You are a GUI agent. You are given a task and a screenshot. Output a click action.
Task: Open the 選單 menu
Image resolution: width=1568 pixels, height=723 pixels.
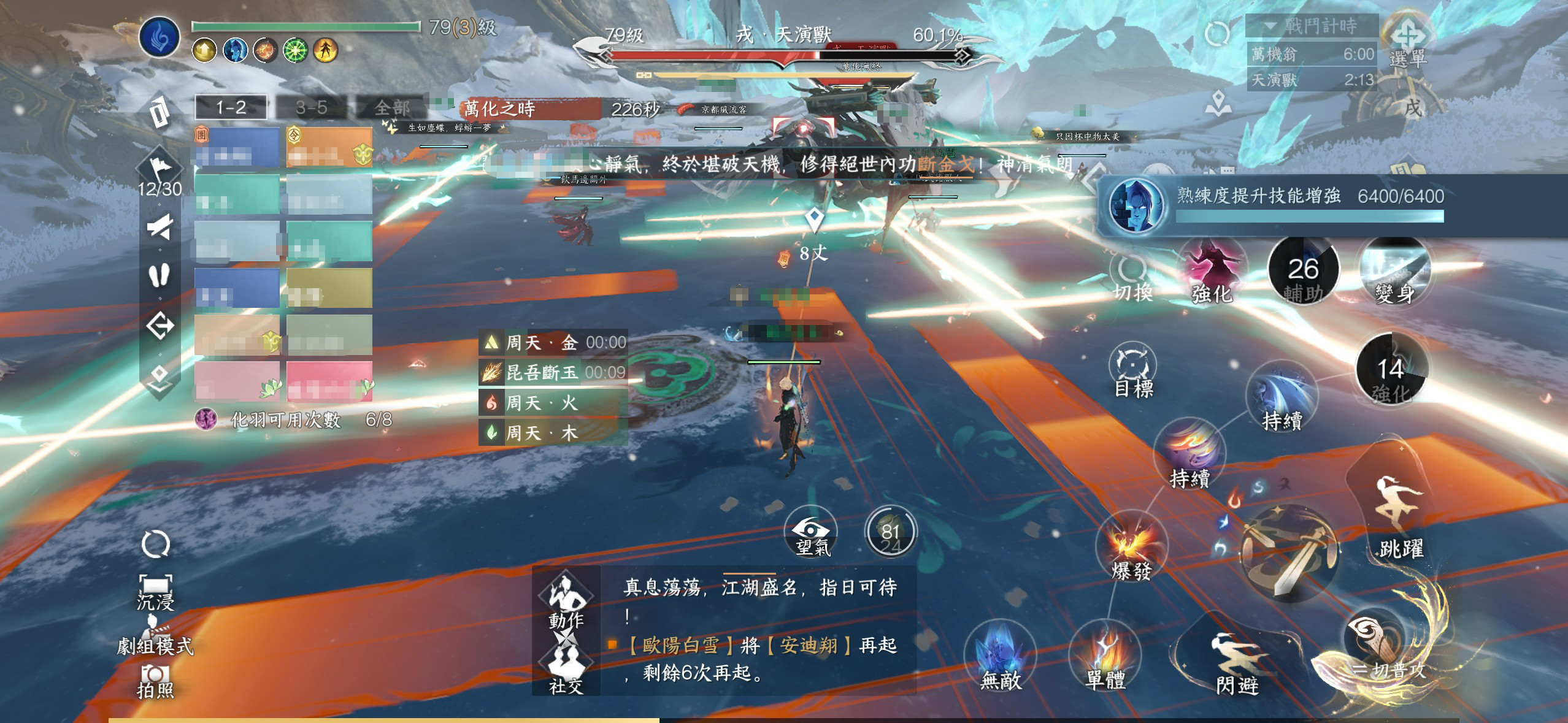pyautogui.click(x=1409, y=43)
